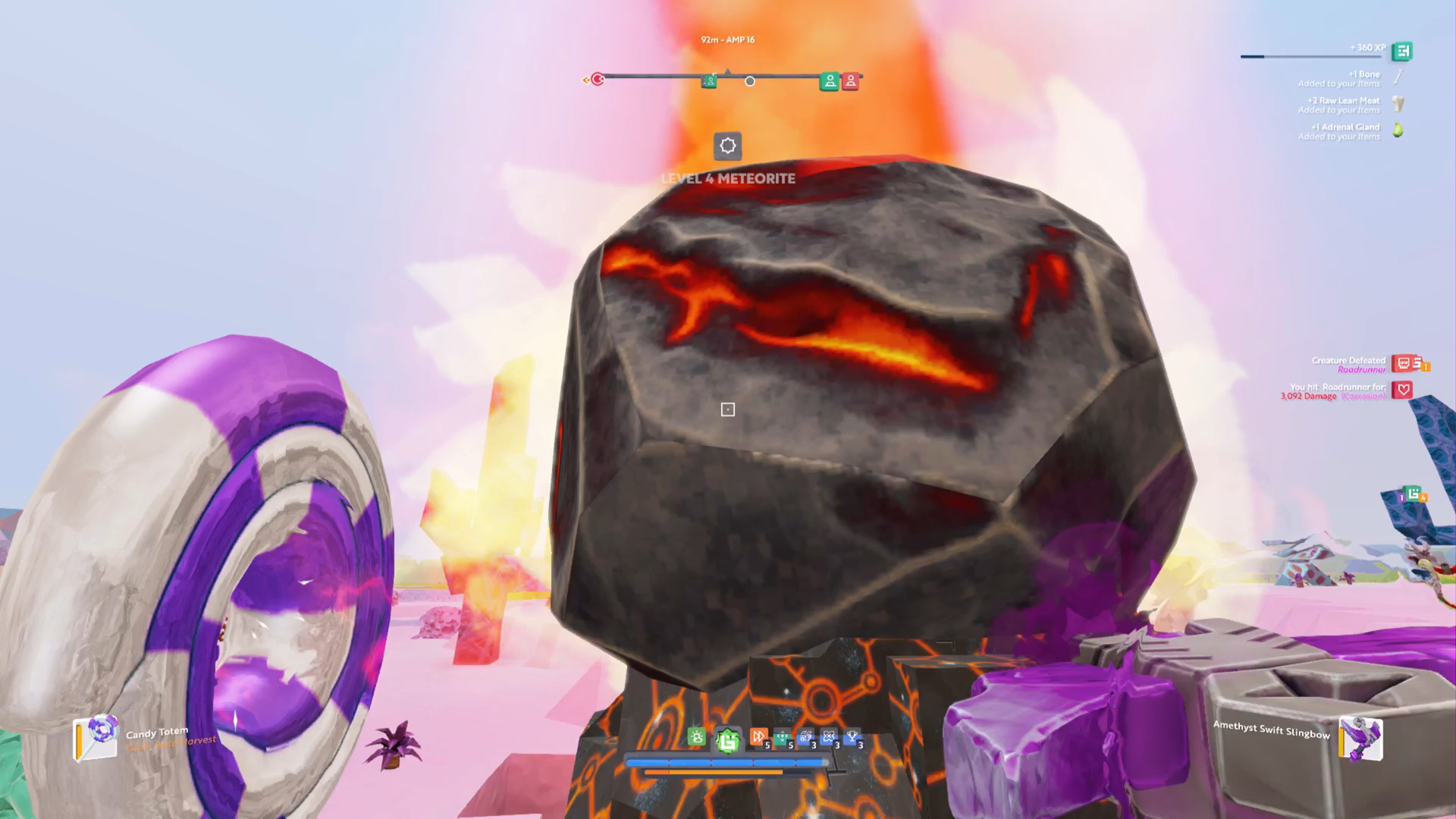Click the green XP gain icon
1456x819 pixels.
pos(1401,52)
